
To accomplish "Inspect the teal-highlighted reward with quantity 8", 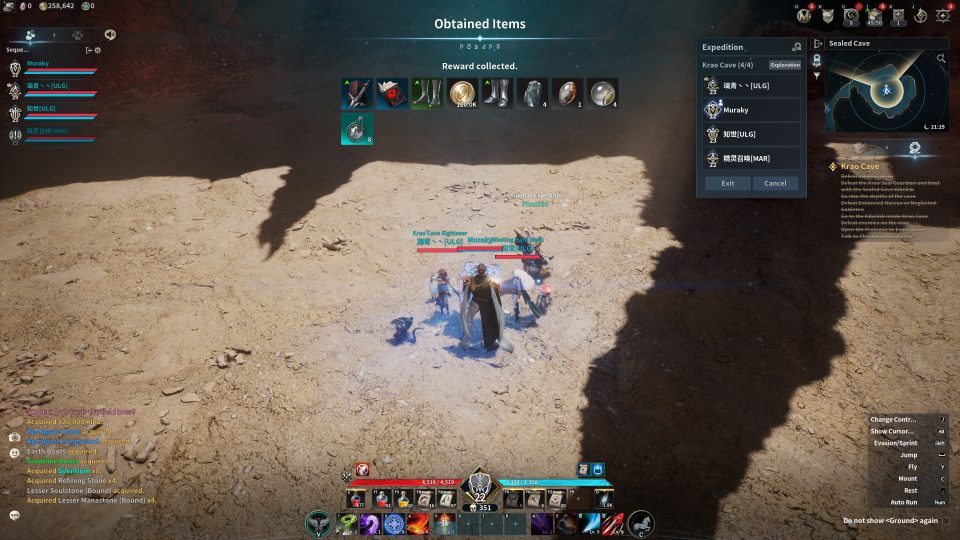I will (357, 128).
